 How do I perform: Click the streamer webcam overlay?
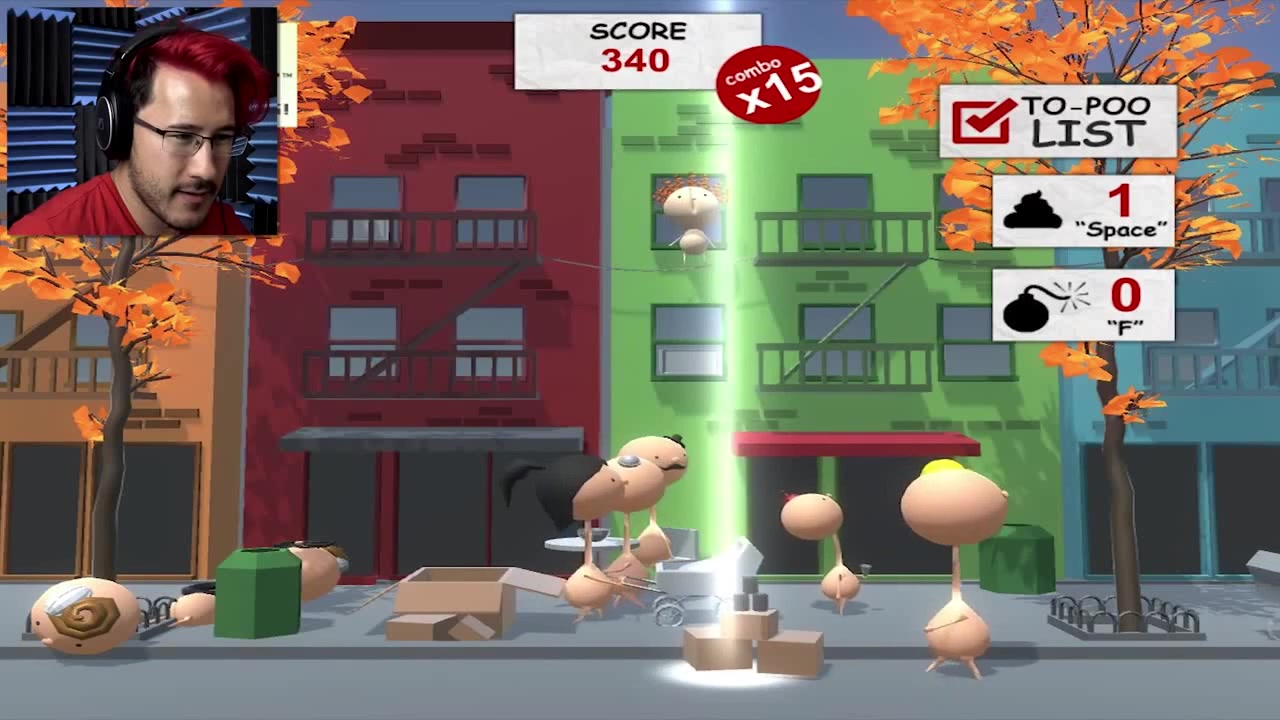point(141,121)
